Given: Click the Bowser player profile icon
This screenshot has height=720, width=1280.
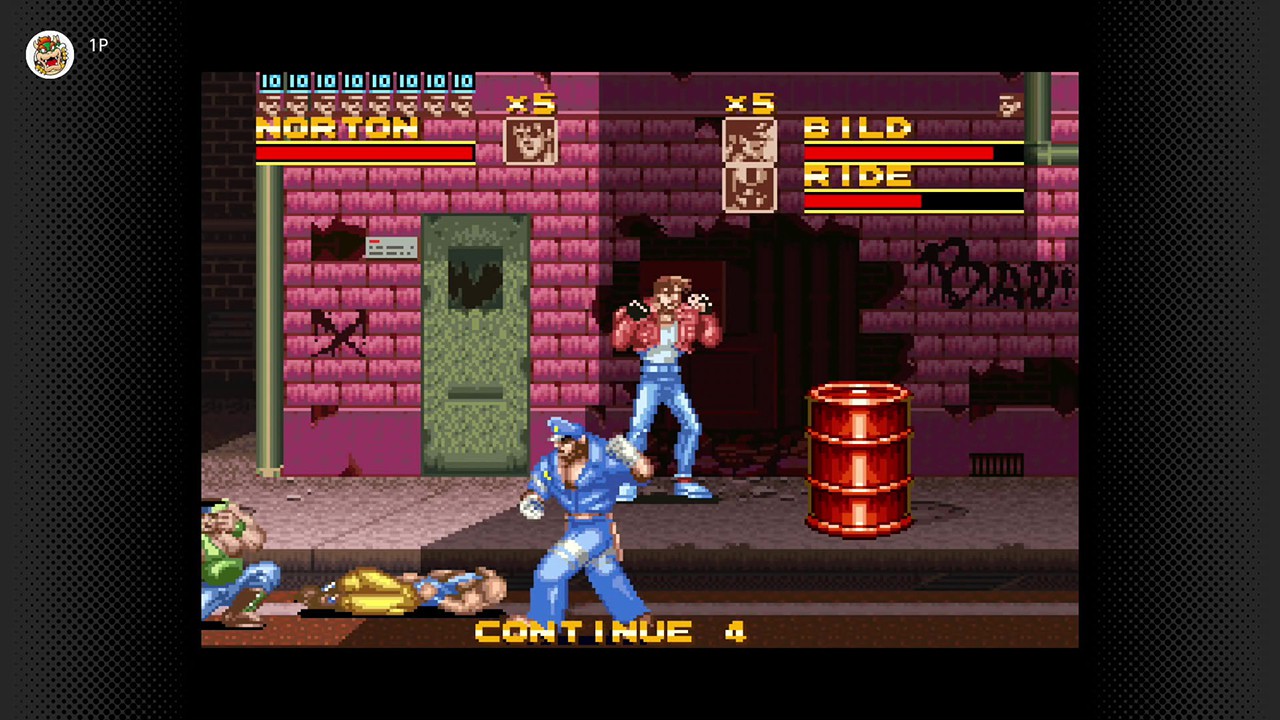Looking at the screenshot, I should (x=50, y=54).
